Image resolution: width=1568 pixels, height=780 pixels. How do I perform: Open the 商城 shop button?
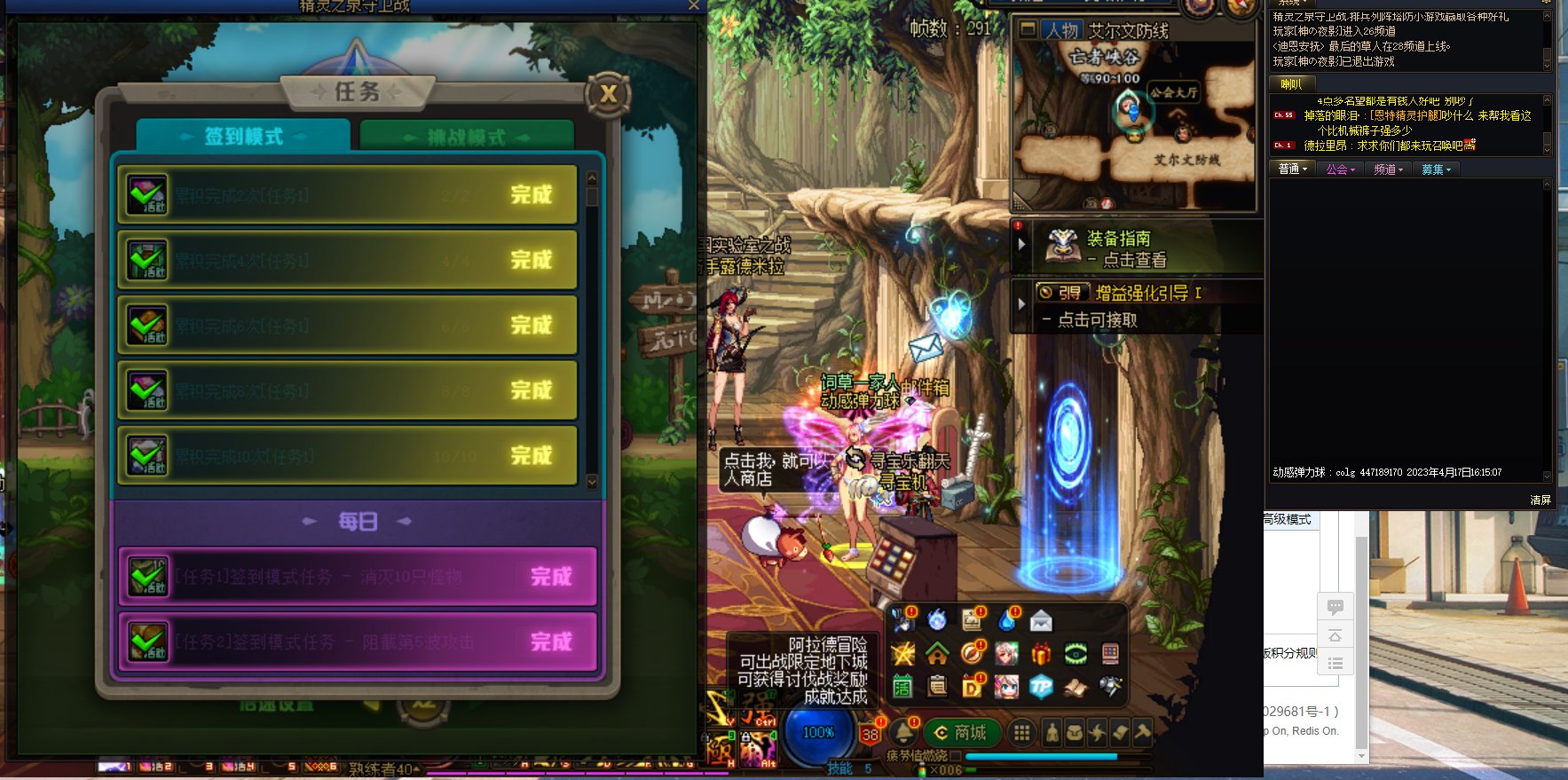[x=961, y=733]
